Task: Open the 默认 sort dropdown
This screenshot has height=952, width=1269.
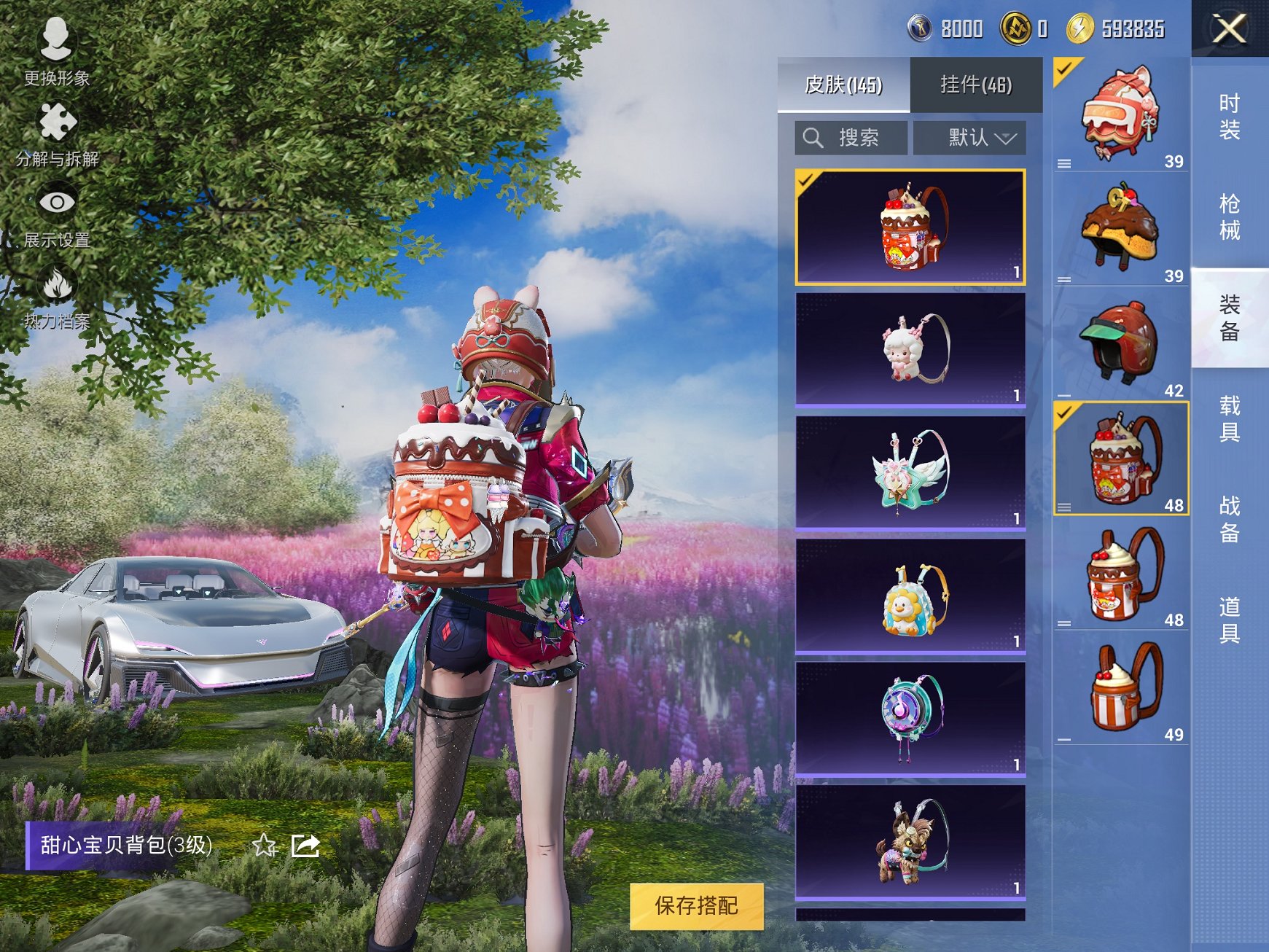Action: click(x=970, y=138)
